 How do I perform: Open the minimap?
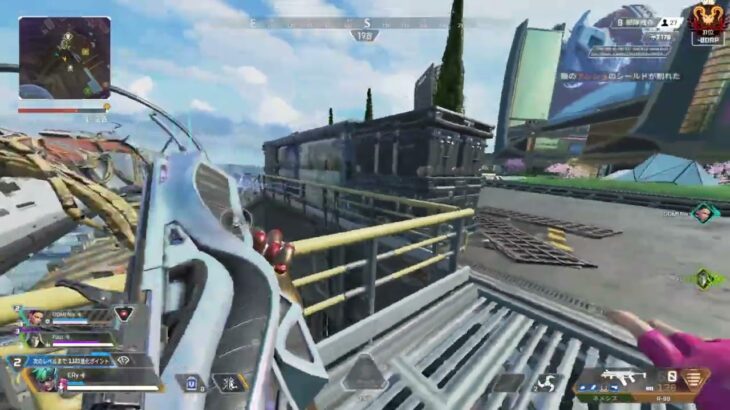click(64, 57)
